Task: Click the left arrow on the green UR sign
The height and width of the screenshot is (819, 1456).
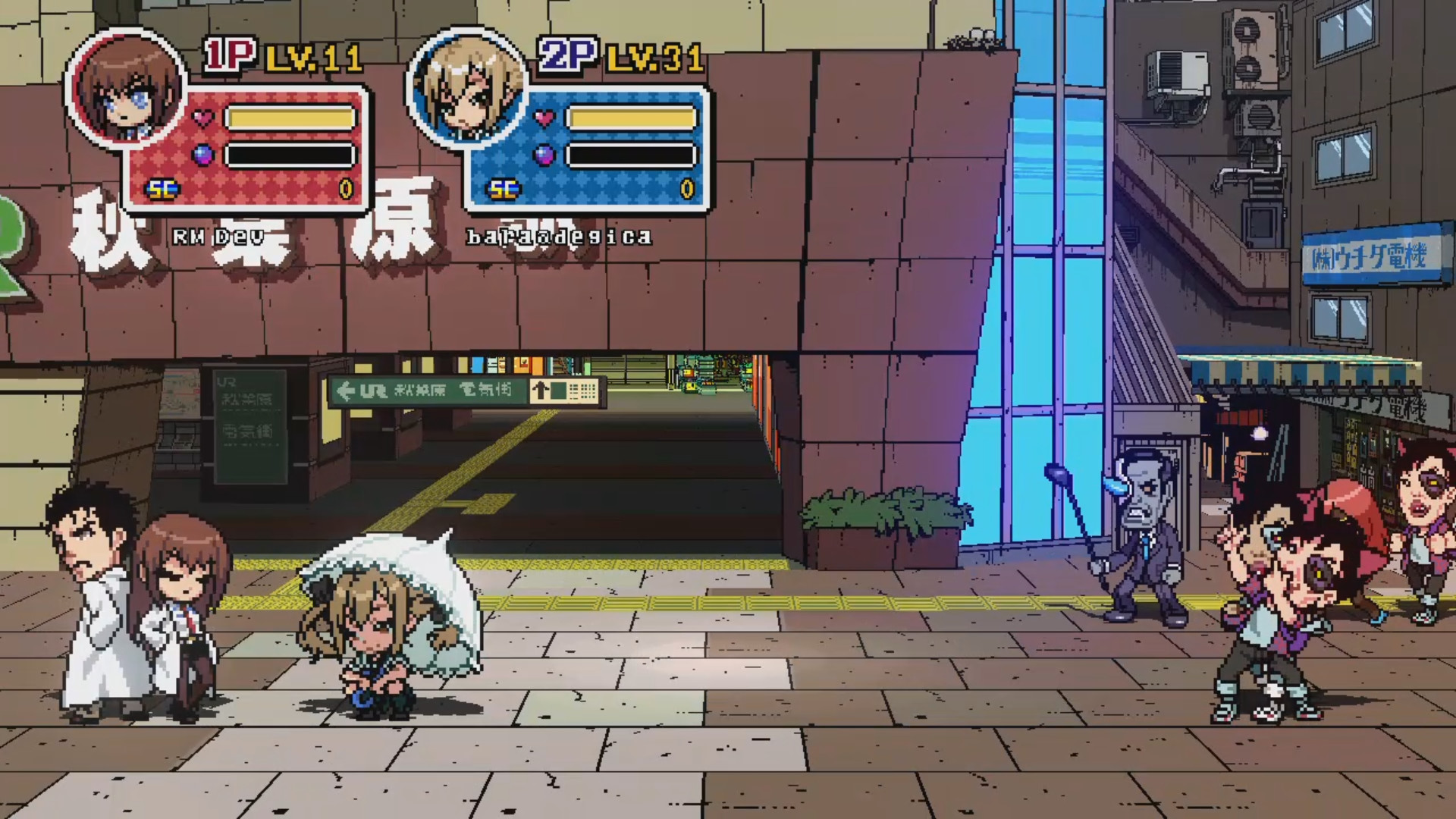Action: coord(347,389)
